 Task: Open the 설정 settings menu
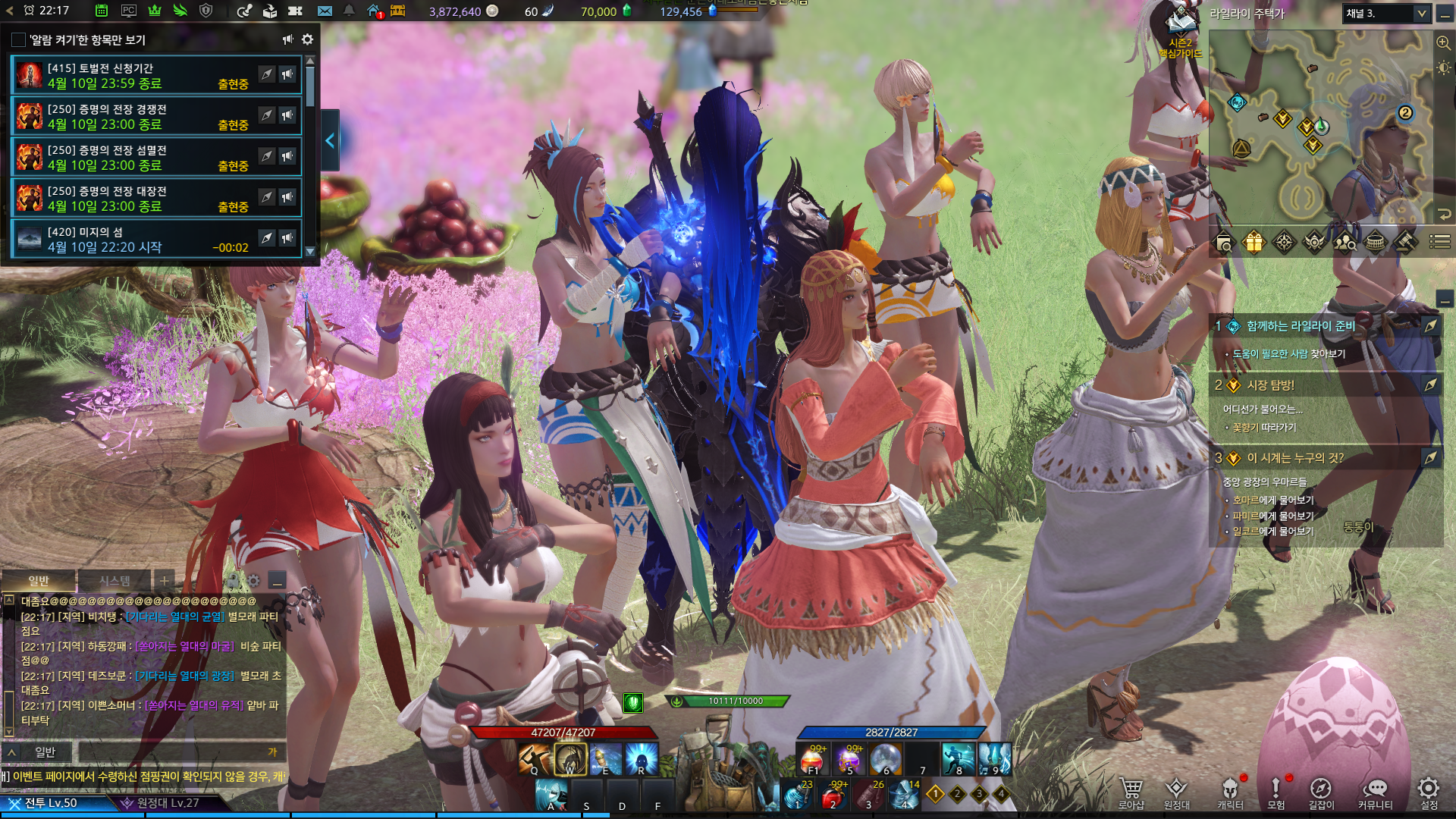1429,793
